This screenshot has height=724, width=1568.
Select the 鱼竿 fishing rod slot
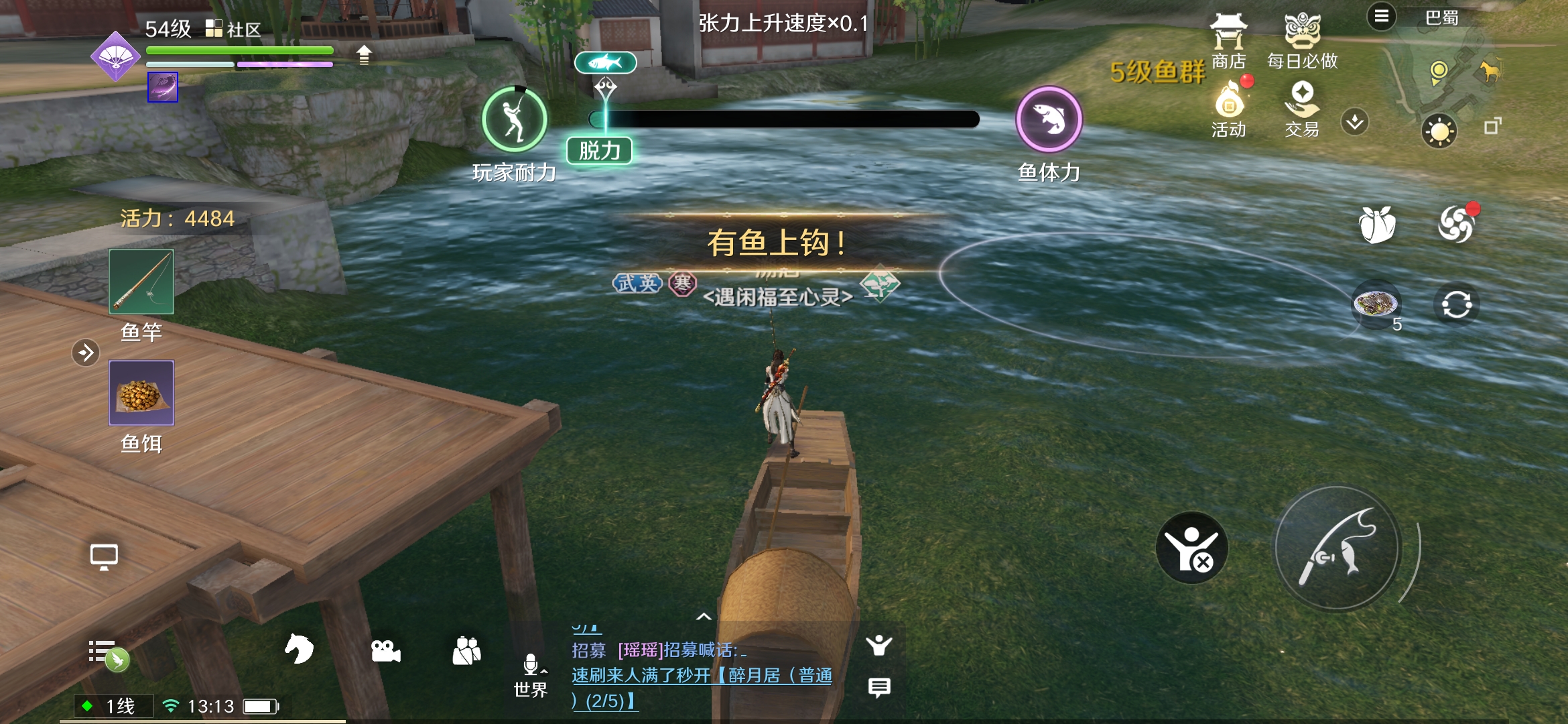[141, 282]
